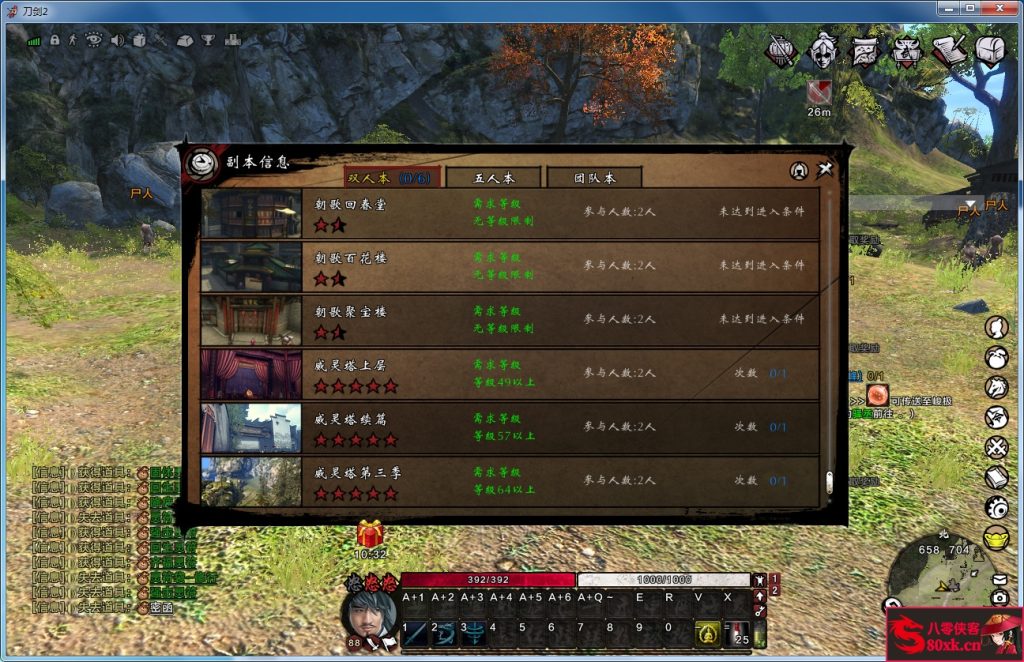
Task: Open the helmeted character face icon
Action: 822,50
